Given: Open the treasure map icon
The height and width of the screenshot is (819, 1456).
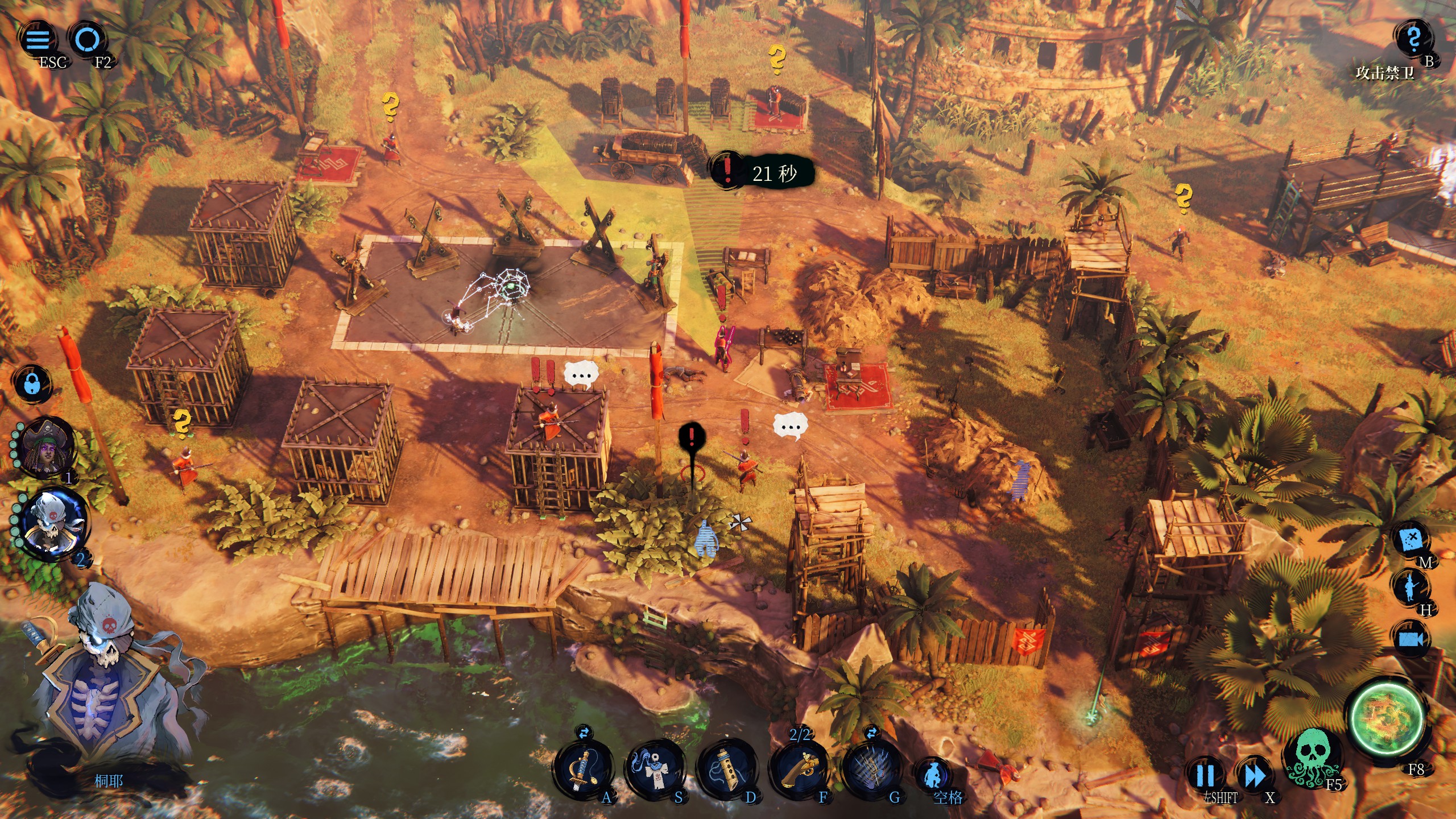Looking at the screenshot, I should click(x=1411, y=539).
